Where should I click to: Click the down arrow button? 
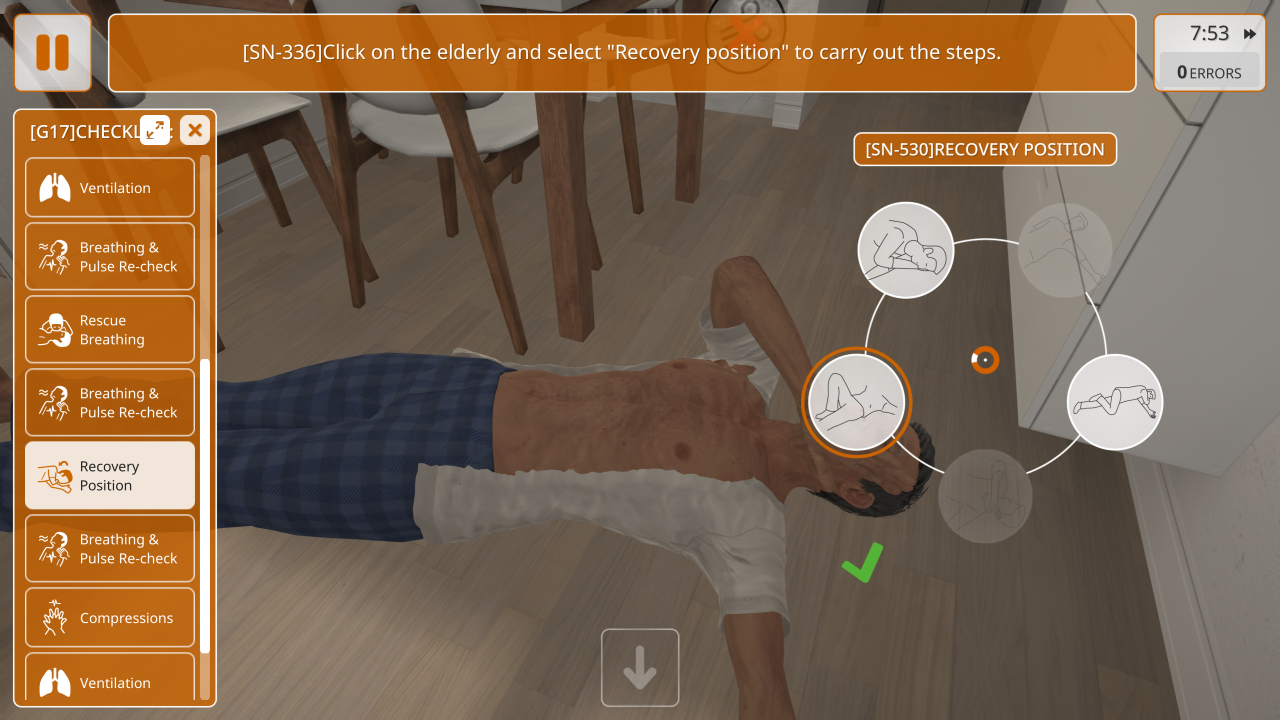tap(640, 668)
